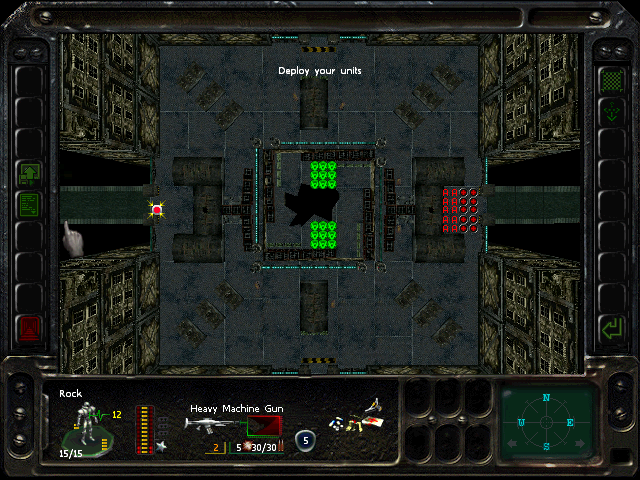640x480 pixels.
Task: Open the green document log button
Action: (x=29, y=206)
